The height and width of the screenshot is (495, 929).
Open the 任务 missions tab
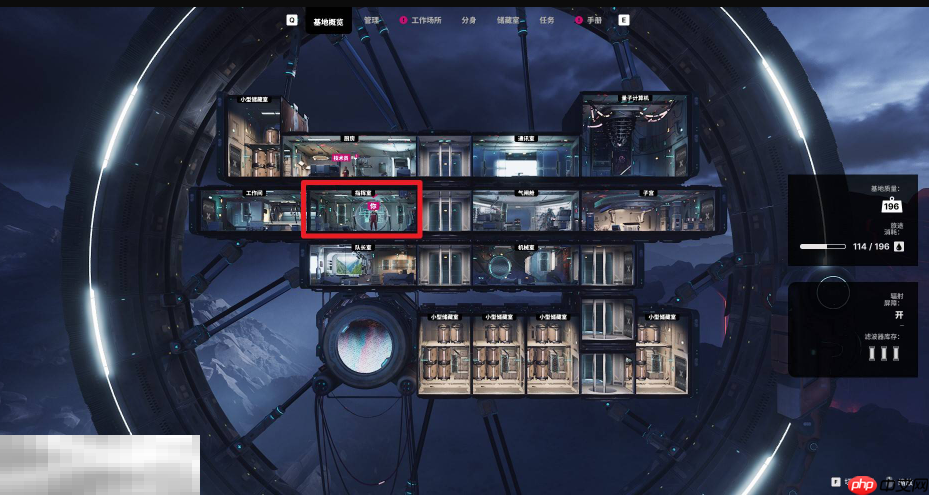click(x=547, y=20)
